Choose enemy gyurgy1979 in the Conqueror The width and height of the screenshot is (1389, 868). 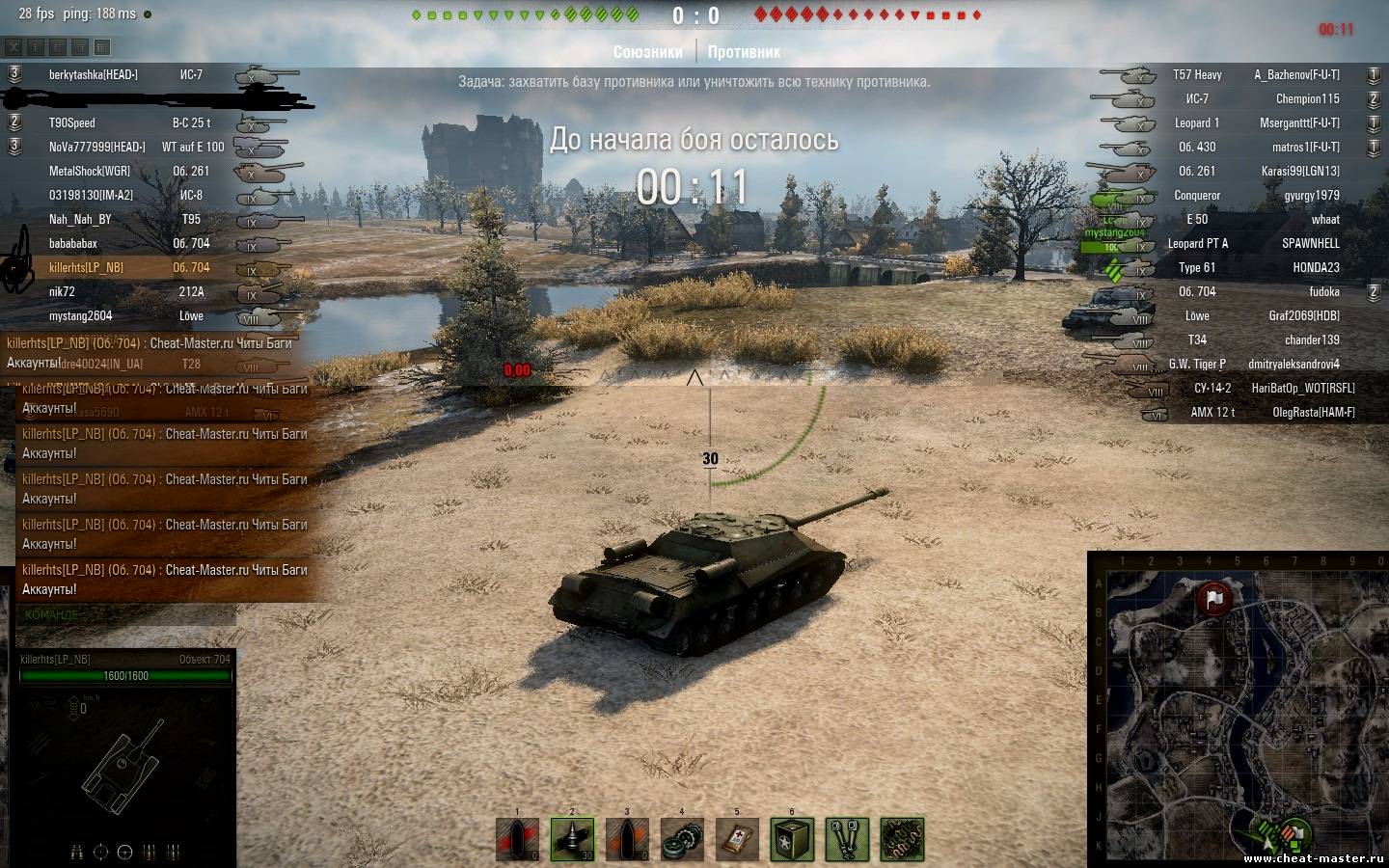tap(1311, 196)
